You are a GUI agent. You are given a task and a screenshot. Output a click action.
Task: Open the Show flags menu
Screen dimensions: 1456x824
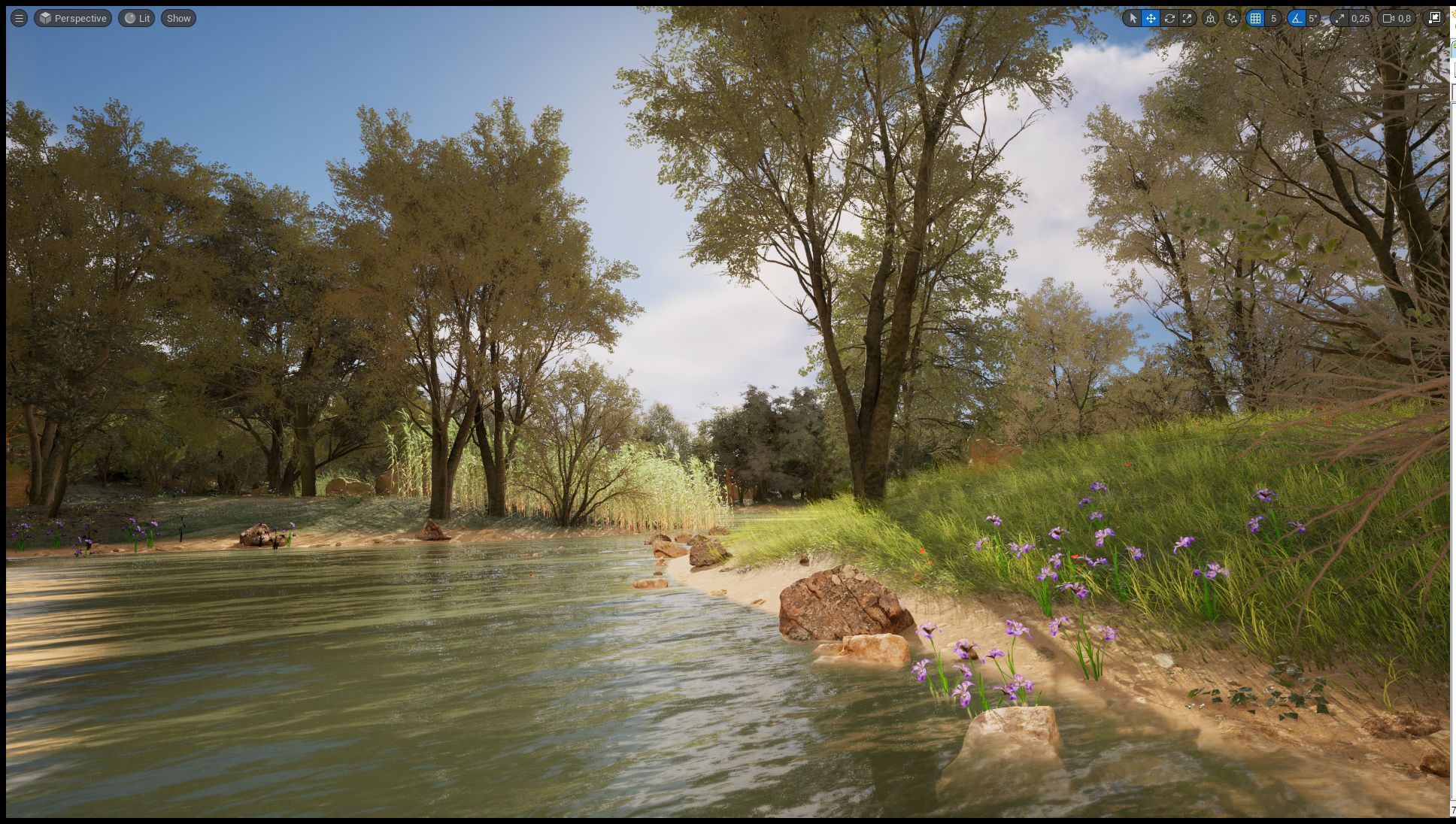point(177,18)
